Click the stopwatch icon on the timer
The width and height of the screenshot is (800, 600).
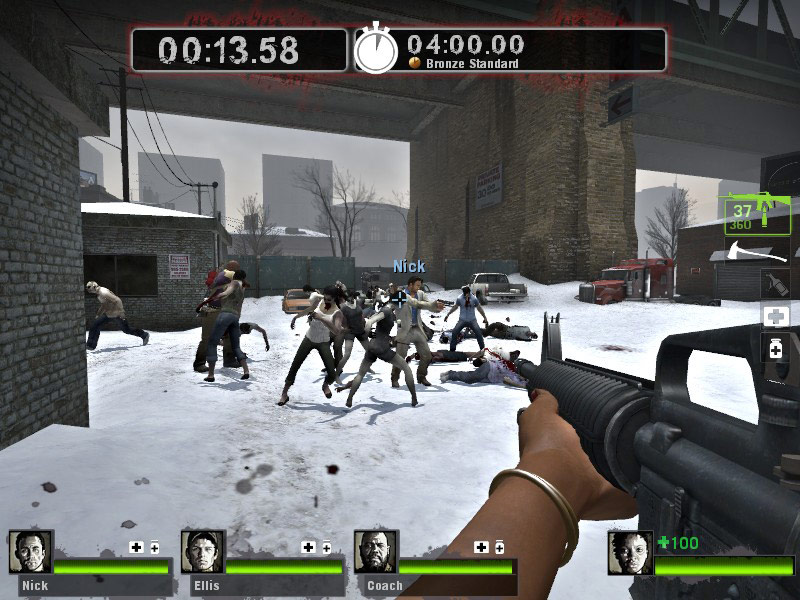pyautogui.click(x=376, y=48)
